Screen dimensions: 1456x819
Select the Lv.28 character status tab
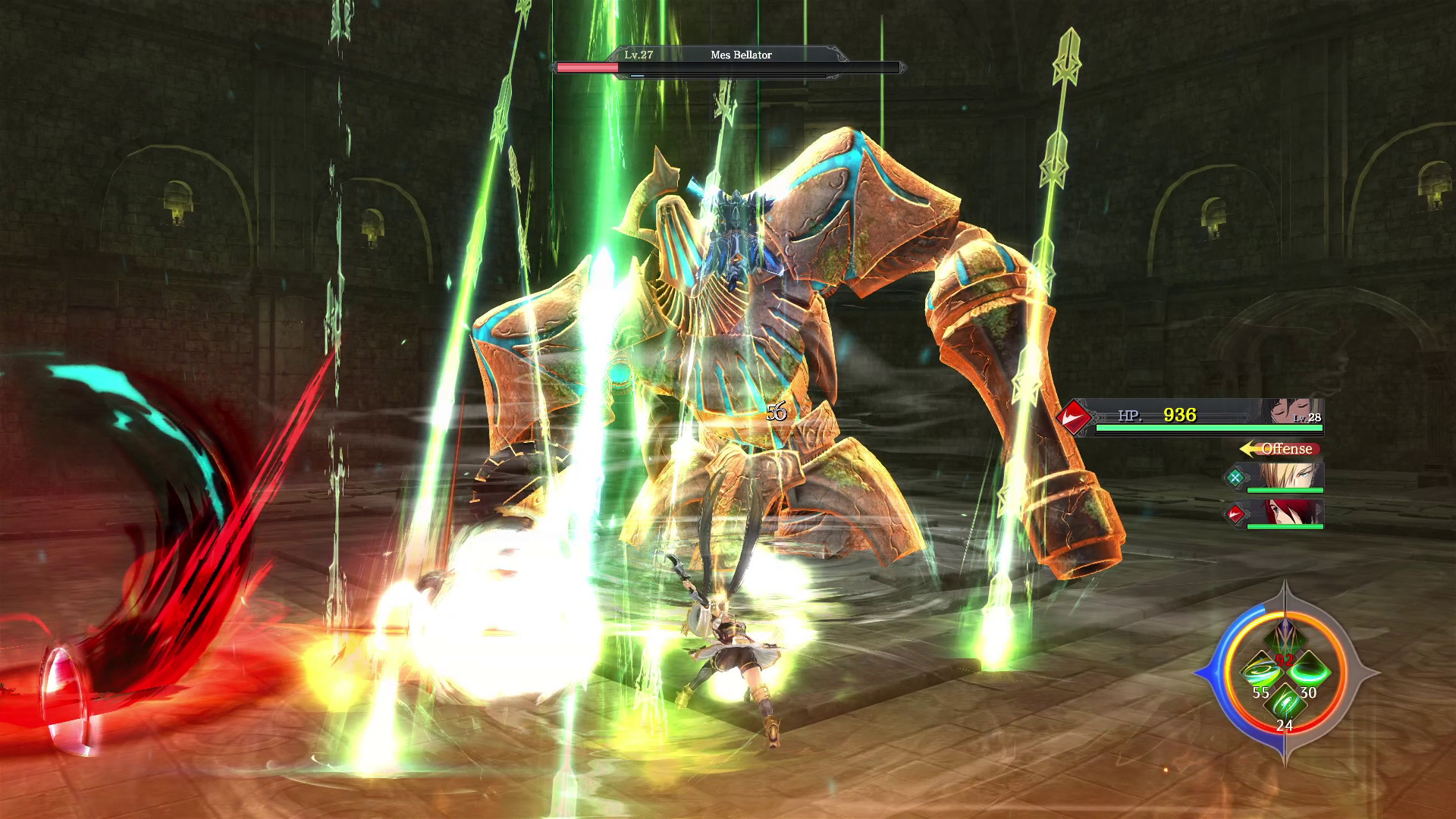1307,416
